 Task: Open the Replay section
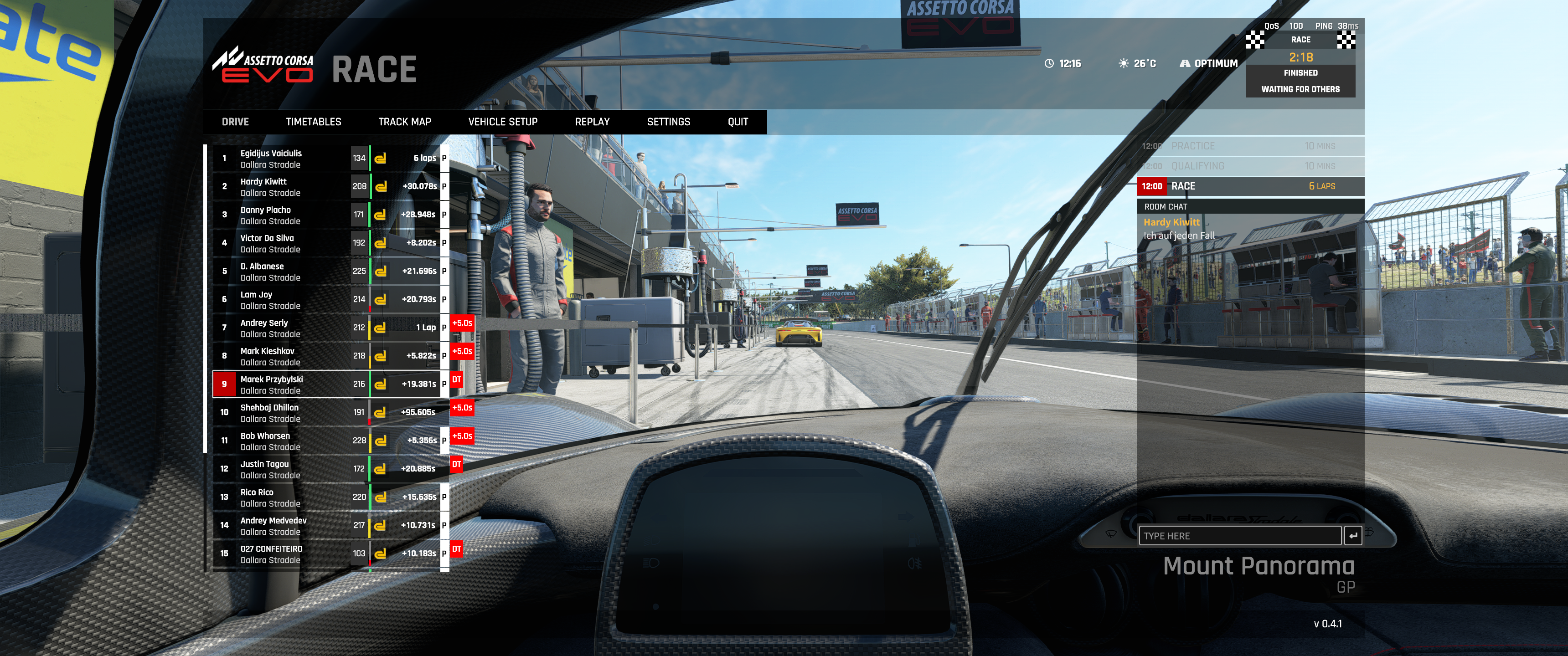(592, 122)
